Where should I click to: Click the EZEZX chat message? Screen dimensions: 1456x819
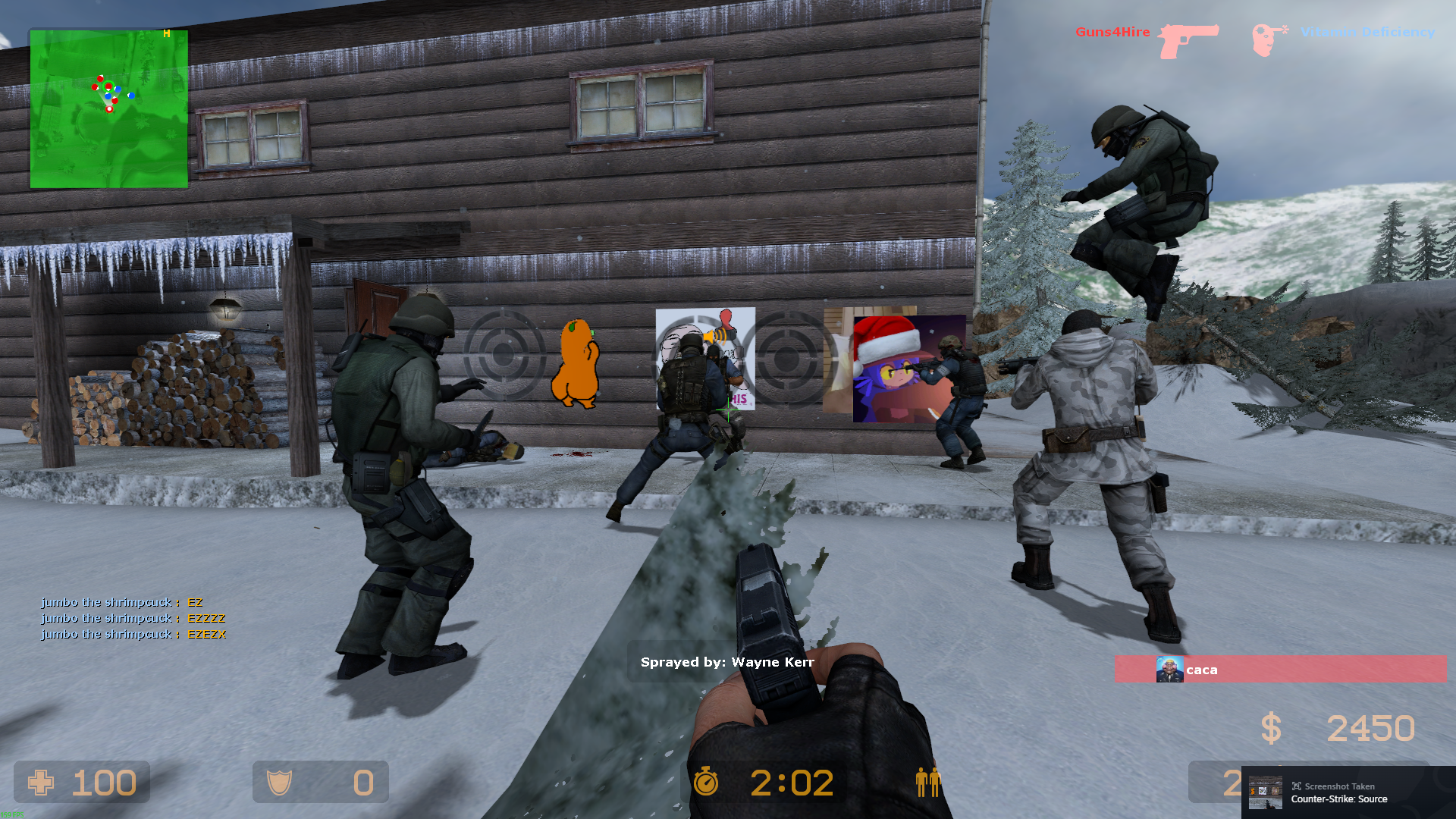(206, 634)
